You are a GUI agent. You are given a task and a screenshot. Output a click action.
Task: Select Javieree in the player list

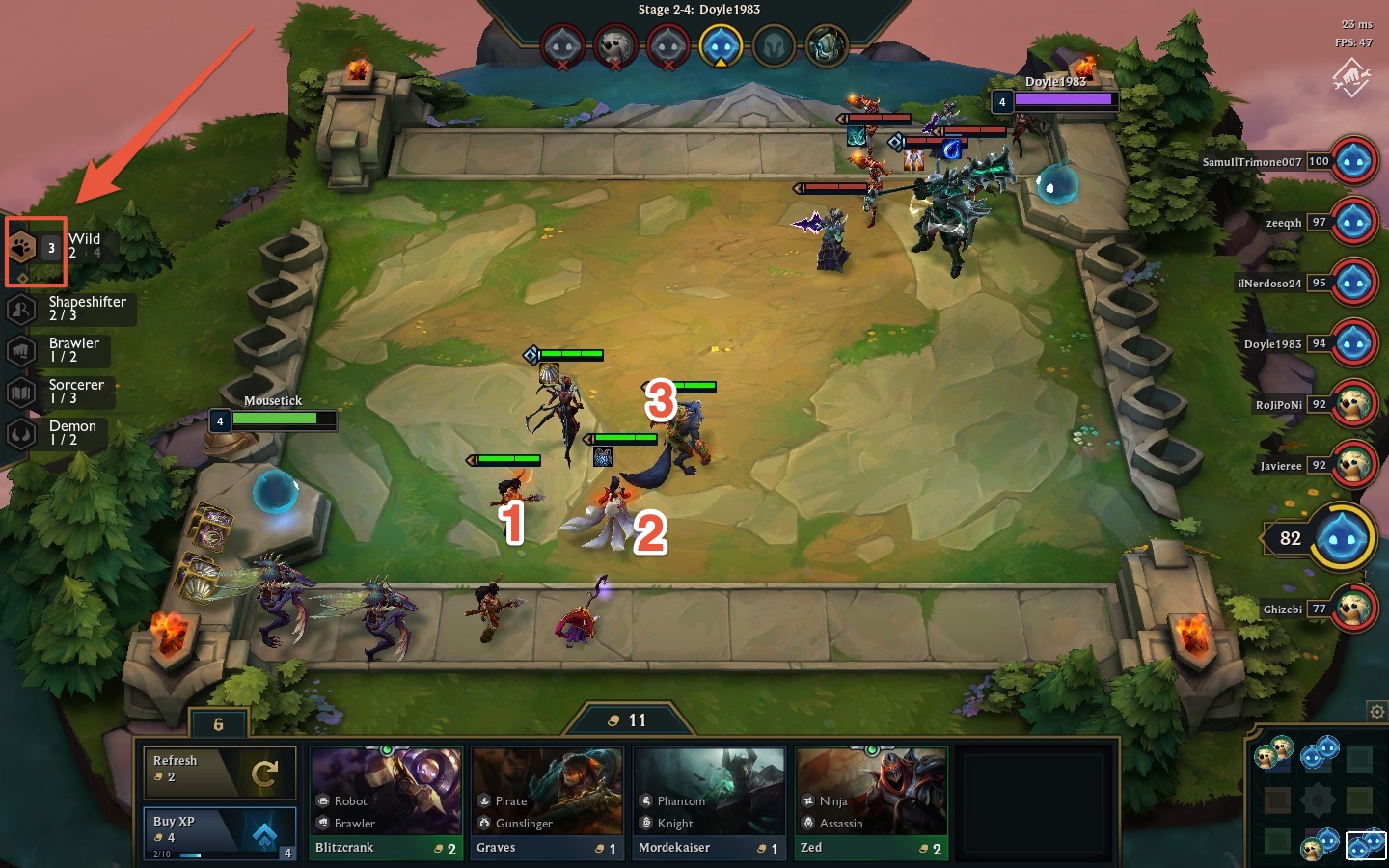(x=1353, y=466)
